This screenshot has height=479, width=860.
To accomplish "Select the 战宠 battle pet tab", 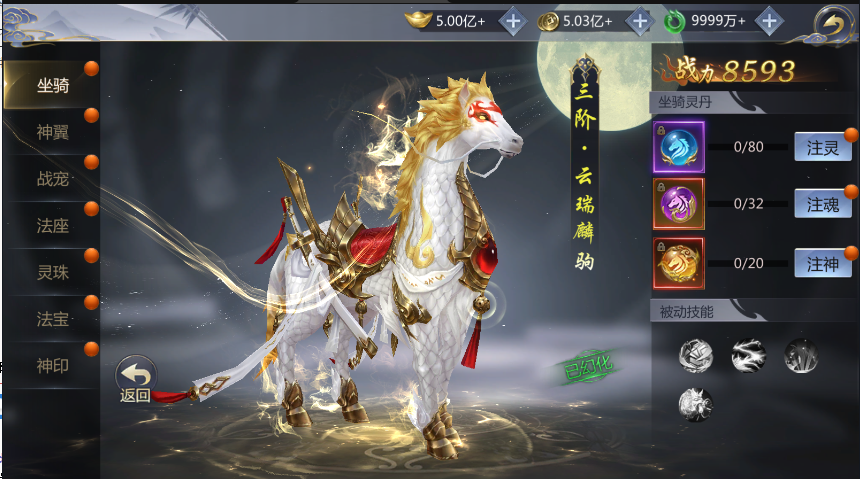I will [52, 179].
